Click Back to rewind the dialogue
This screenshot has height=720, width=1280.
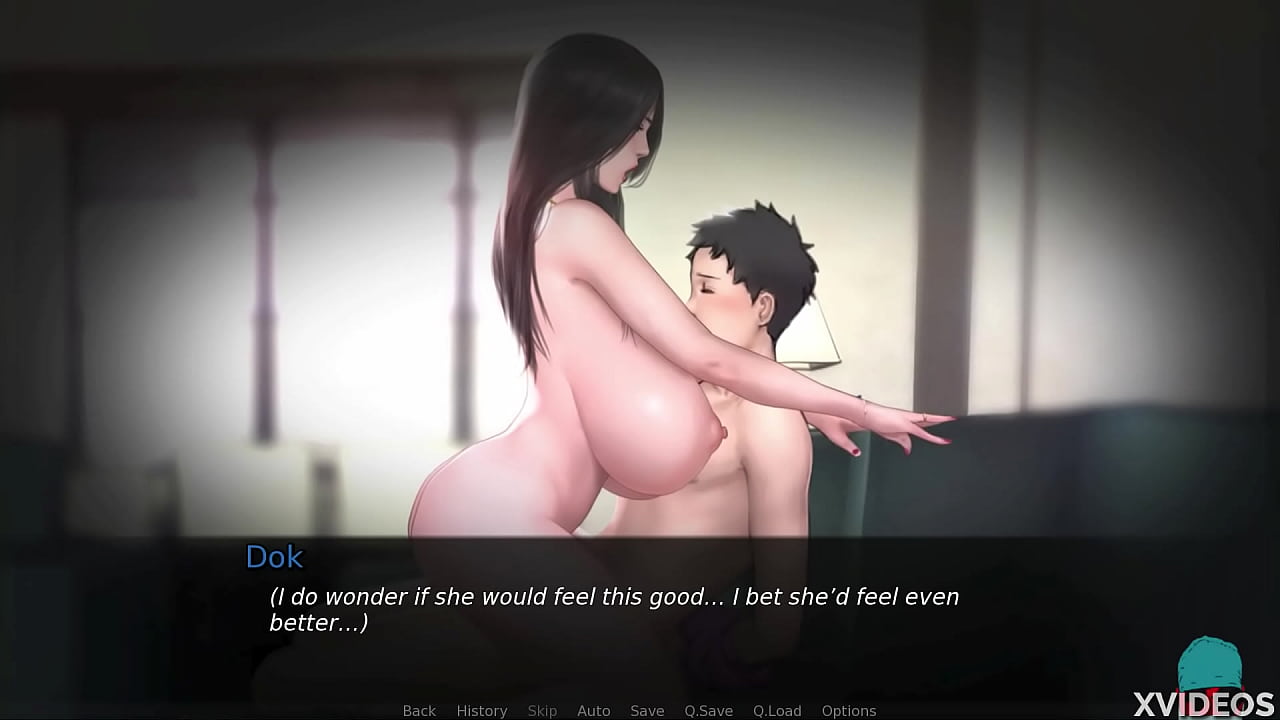419,710
